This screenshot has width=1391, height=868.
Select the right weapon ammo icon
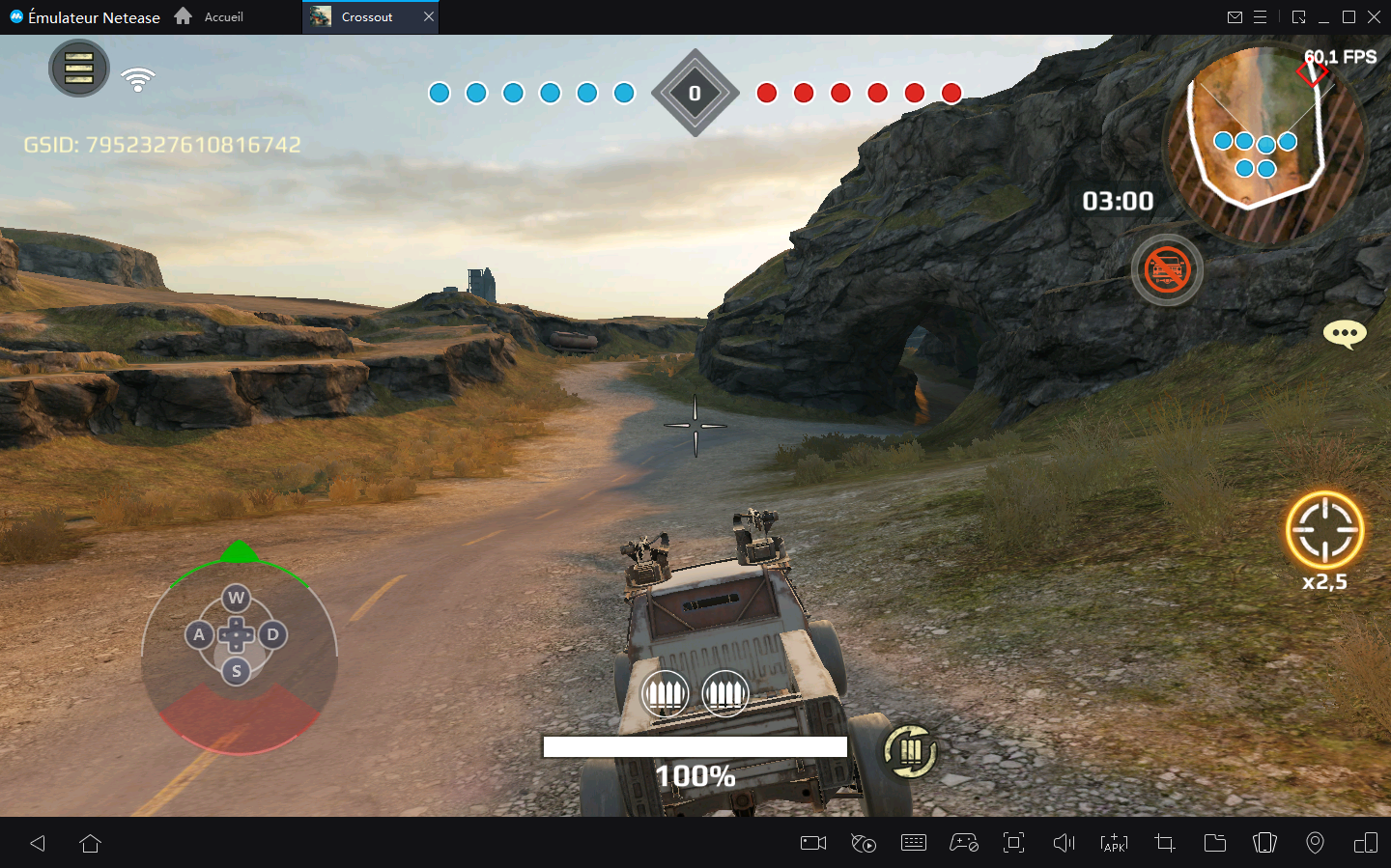click(724, 693)
